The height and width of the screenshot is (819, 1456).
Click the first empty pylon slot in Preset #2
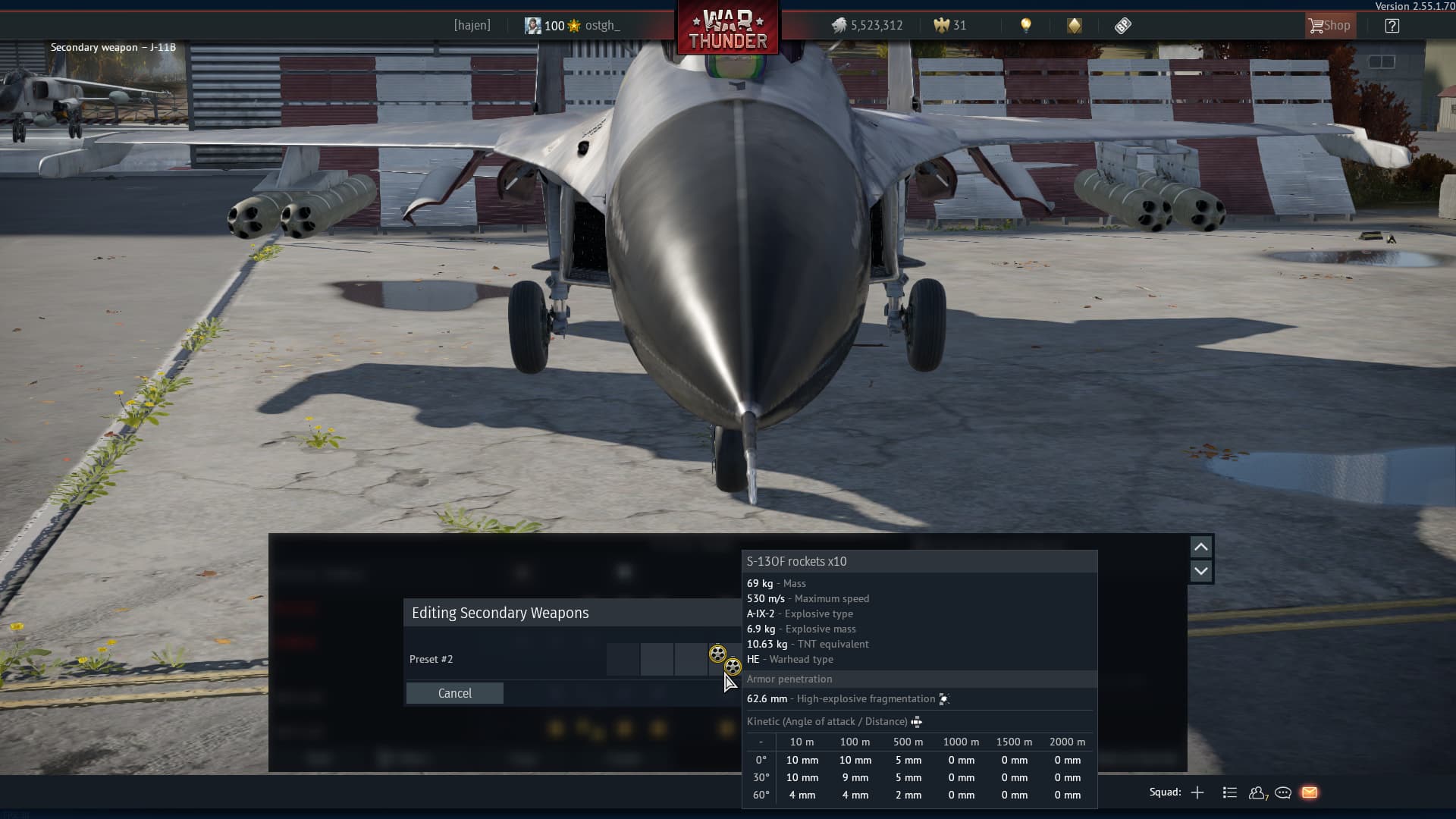(623, 659)
